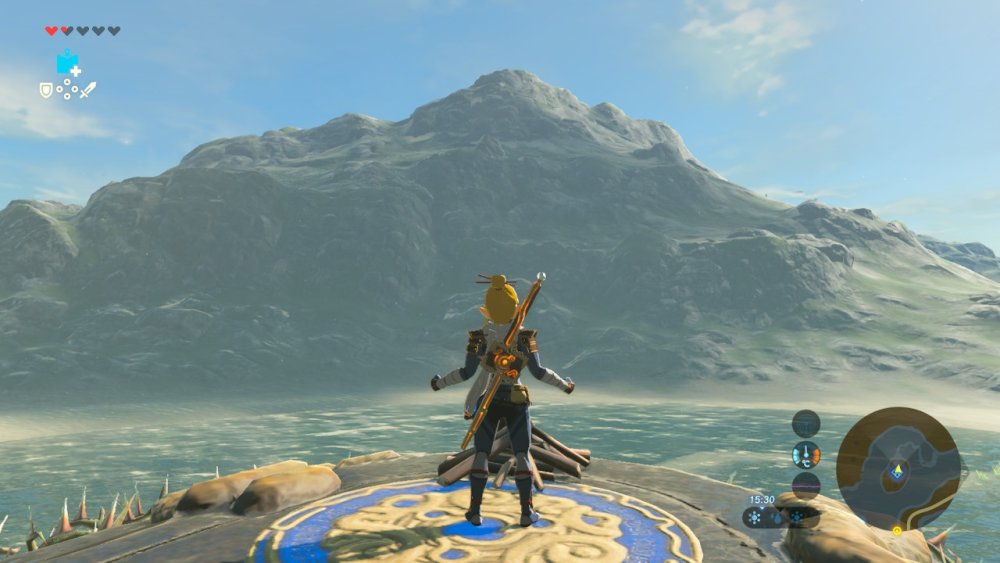This screenshot has width=1000, height=563.
Task: Open the circular minimap
Action: 898,468
